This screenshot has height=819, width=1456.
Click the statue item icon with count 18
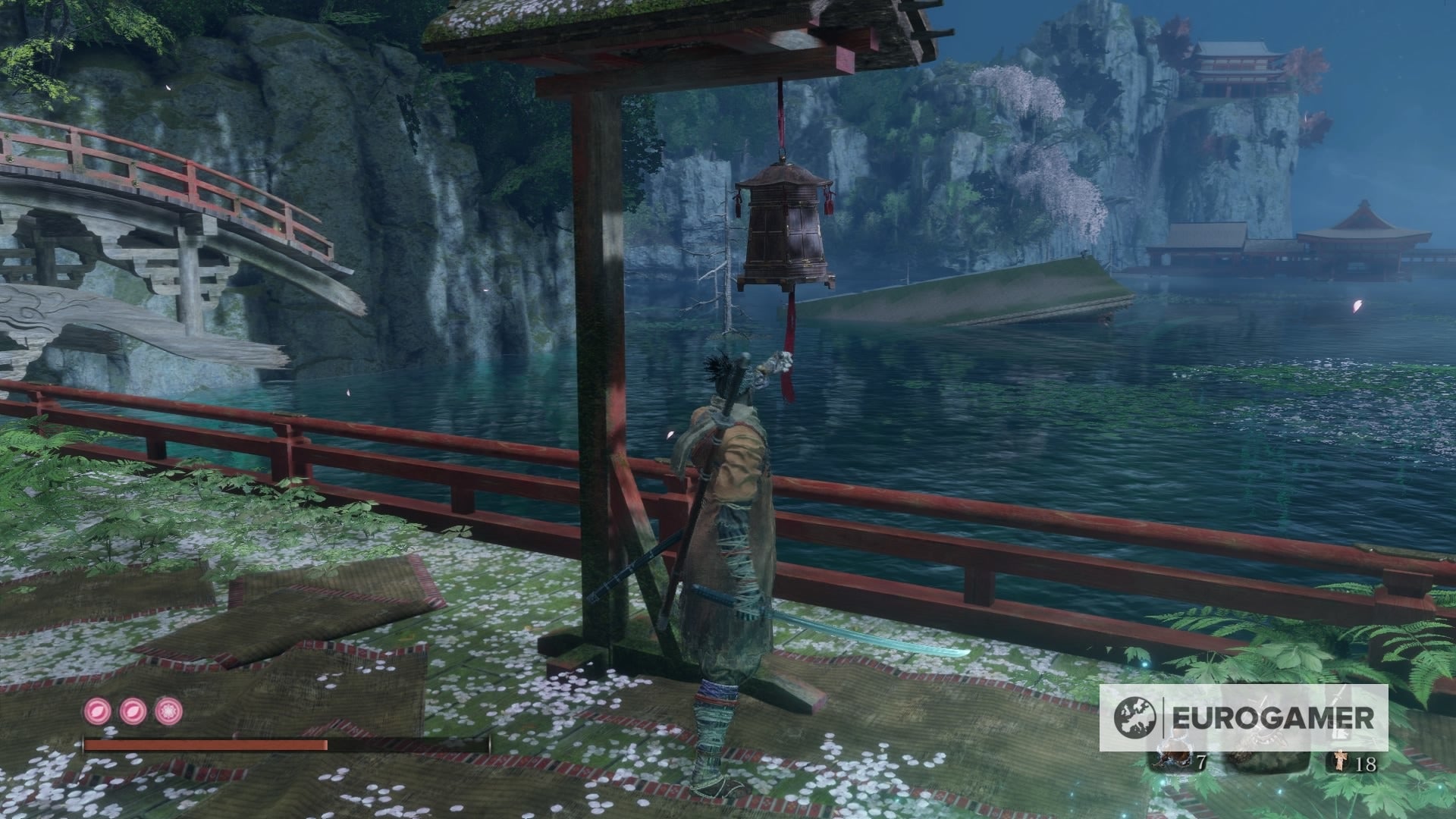tap(1341, 761)
